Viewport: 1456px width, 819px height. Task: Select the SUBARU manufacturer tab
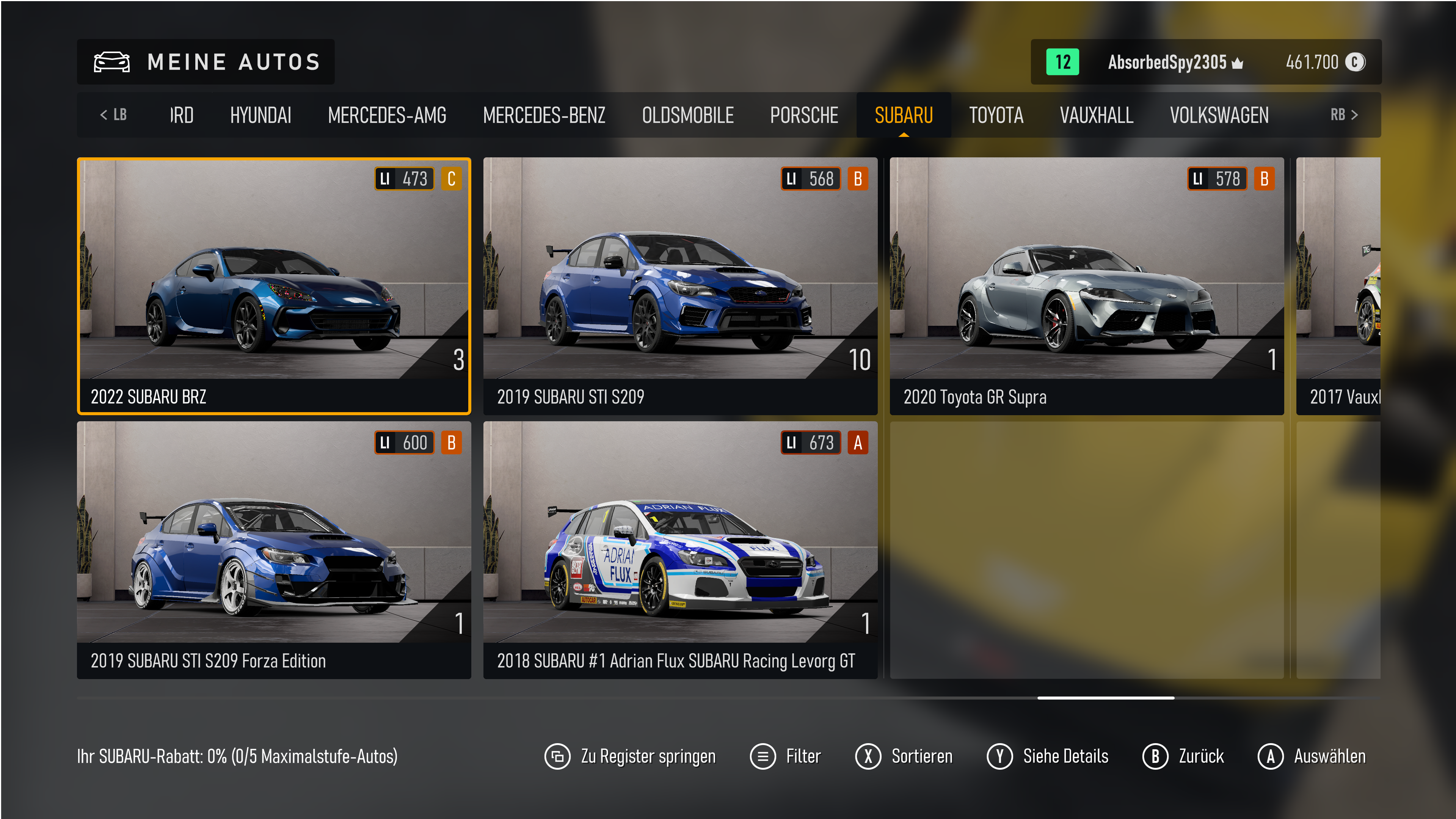coord(903,115)
